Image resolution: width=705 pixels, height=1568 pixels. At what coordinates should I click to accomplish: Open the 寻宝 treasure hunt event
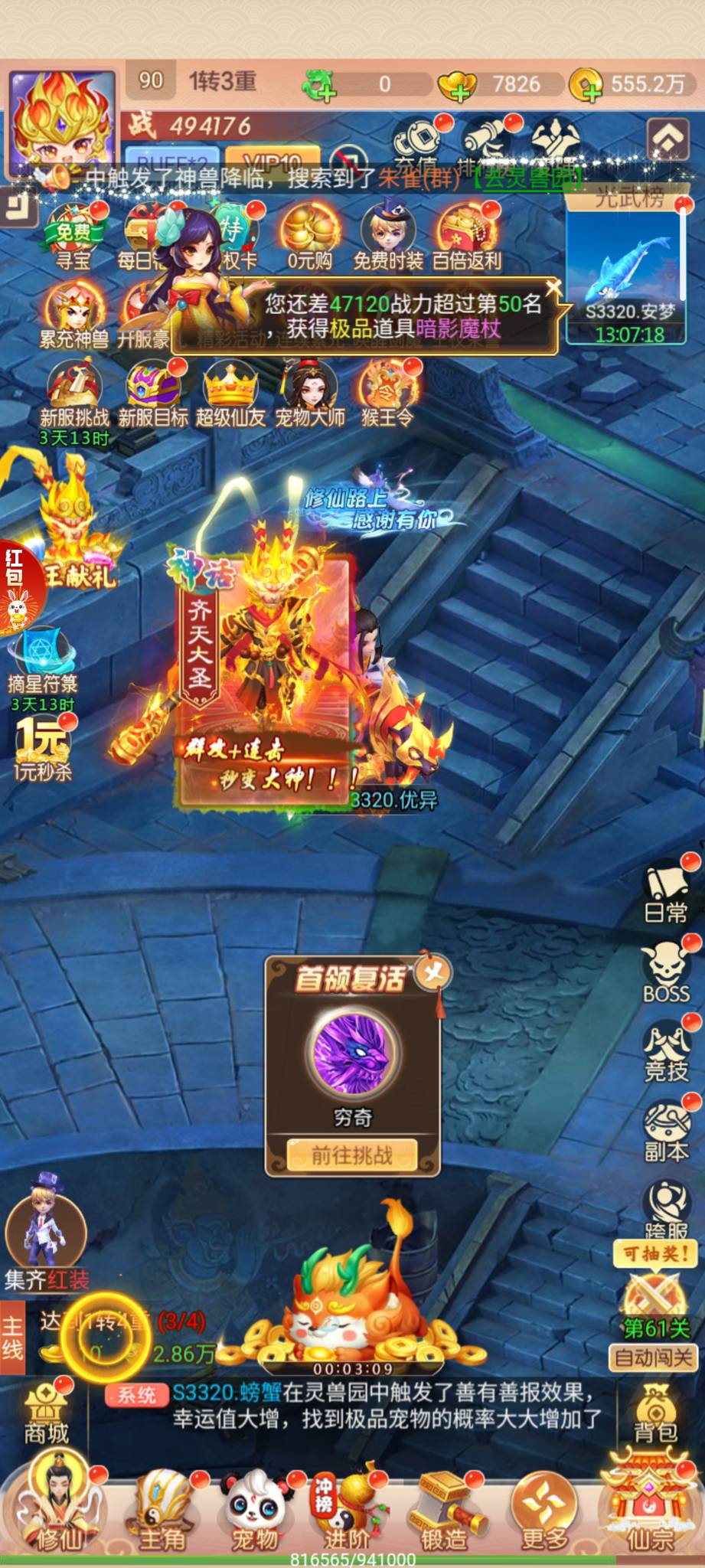point(73,238)
